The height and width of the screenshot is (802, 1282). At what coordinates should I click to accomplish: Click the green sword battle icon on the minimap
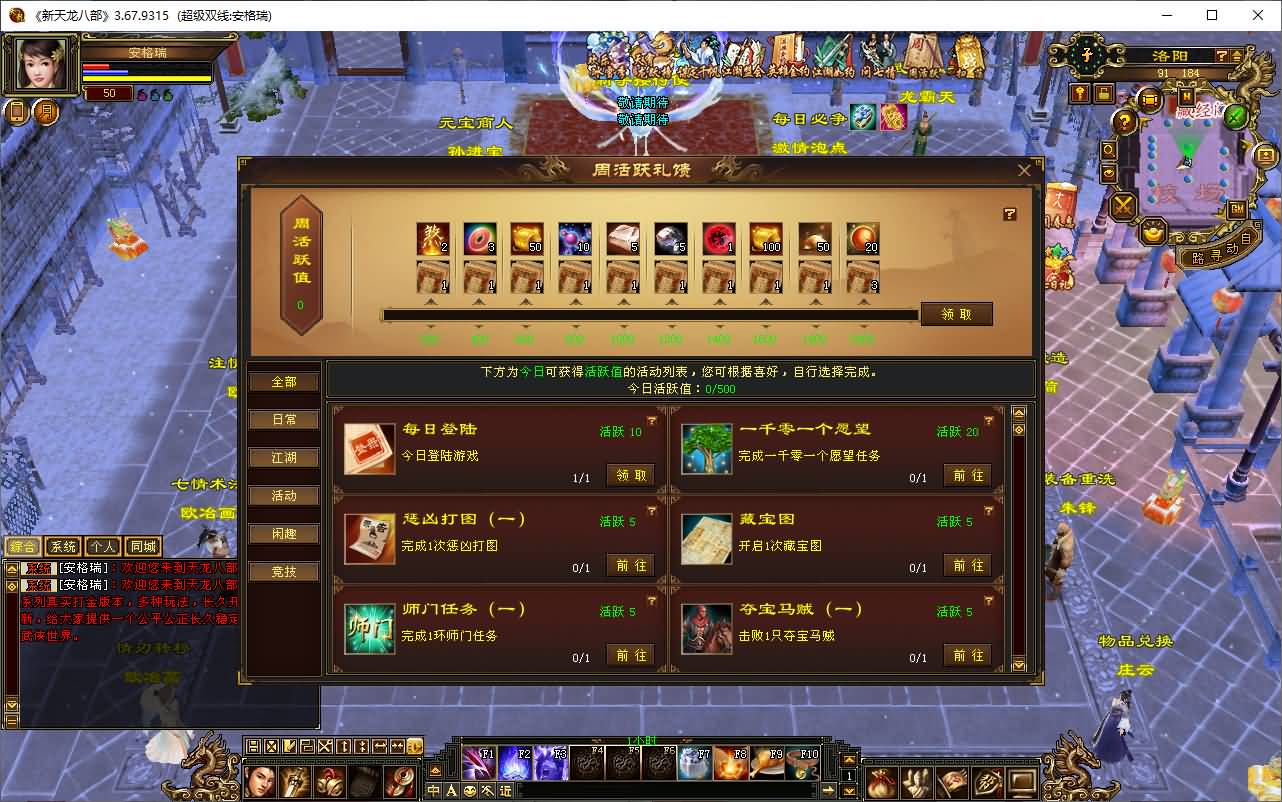(1235, 116)
